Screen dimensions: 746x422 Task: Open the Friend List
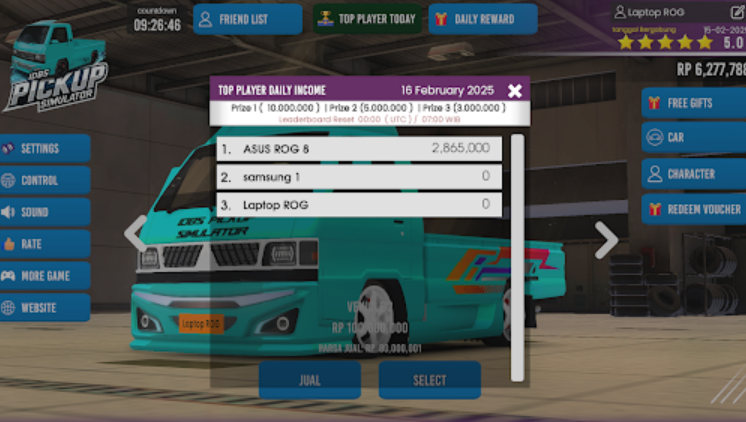point(247,19)
